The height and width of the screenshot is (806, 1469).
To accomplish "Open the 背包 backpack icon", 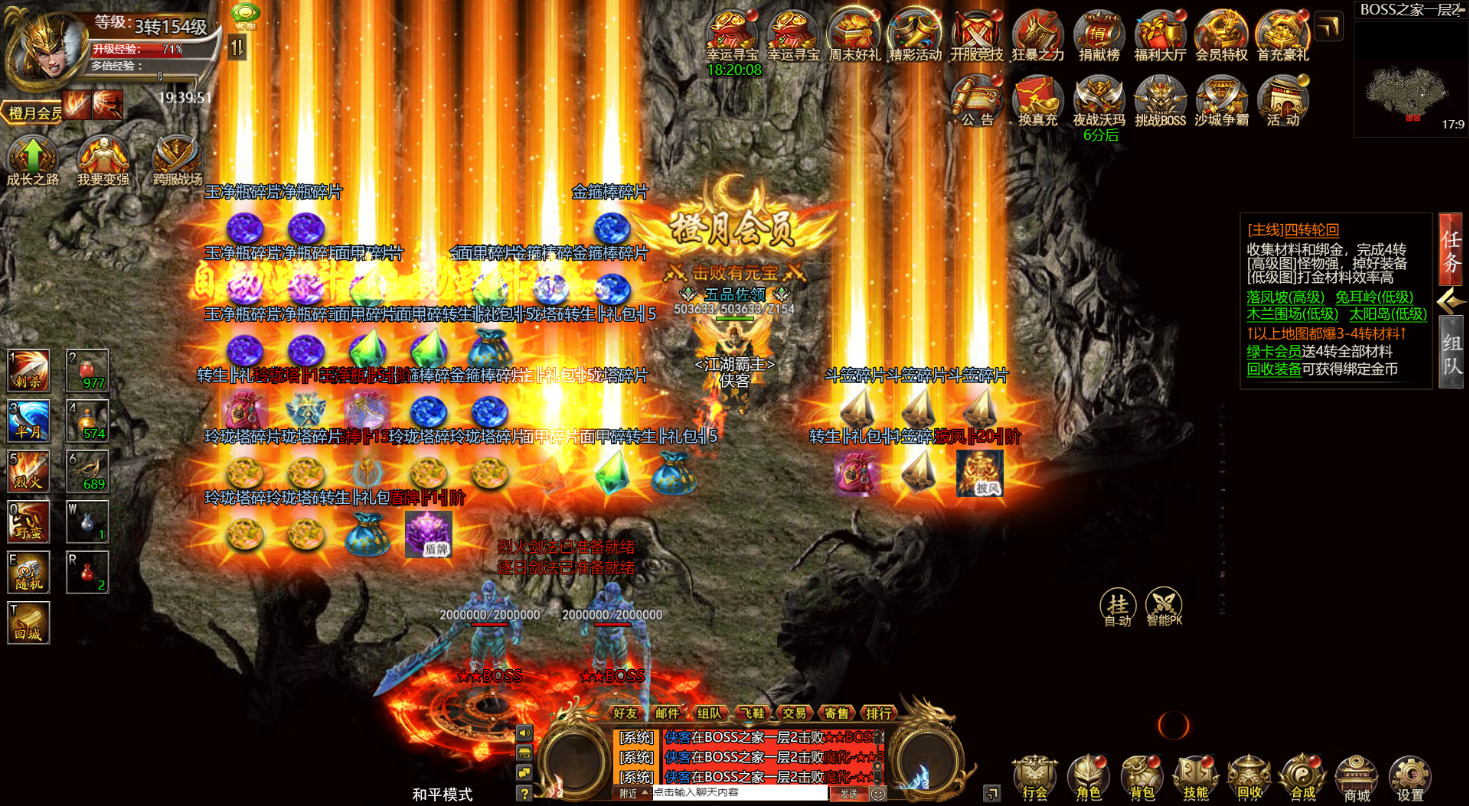I will [x=1141, y=775].
